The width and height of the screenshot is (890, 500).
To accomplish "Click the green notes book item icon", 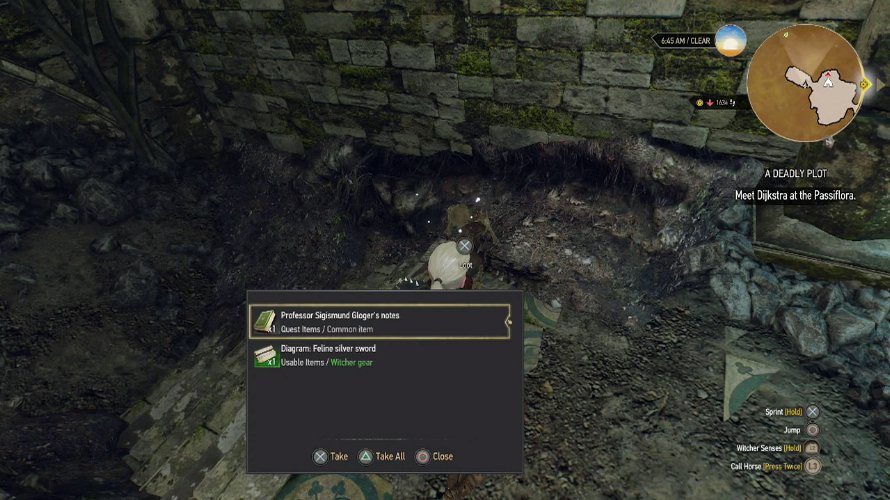I will coord(265,321).
